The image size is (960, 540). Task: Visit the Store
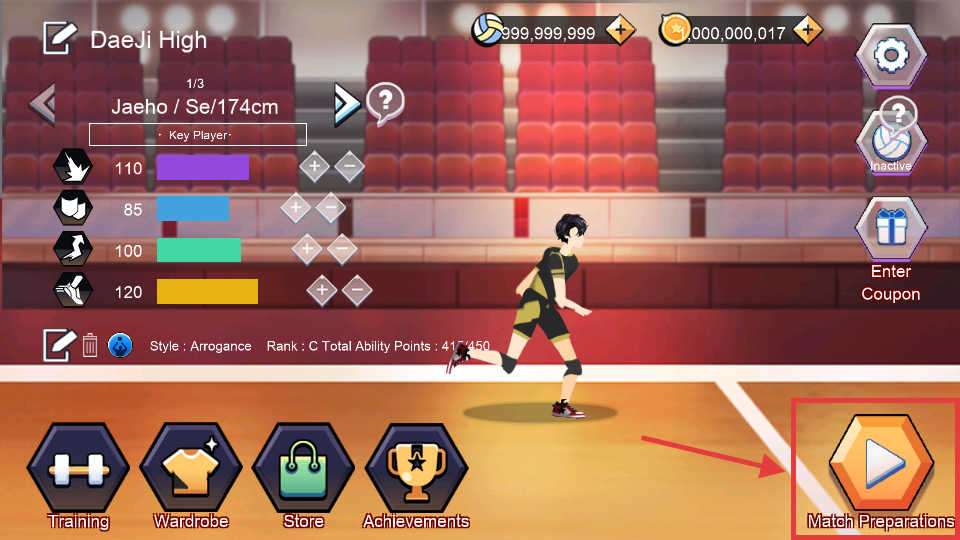[x=303, y=468]
